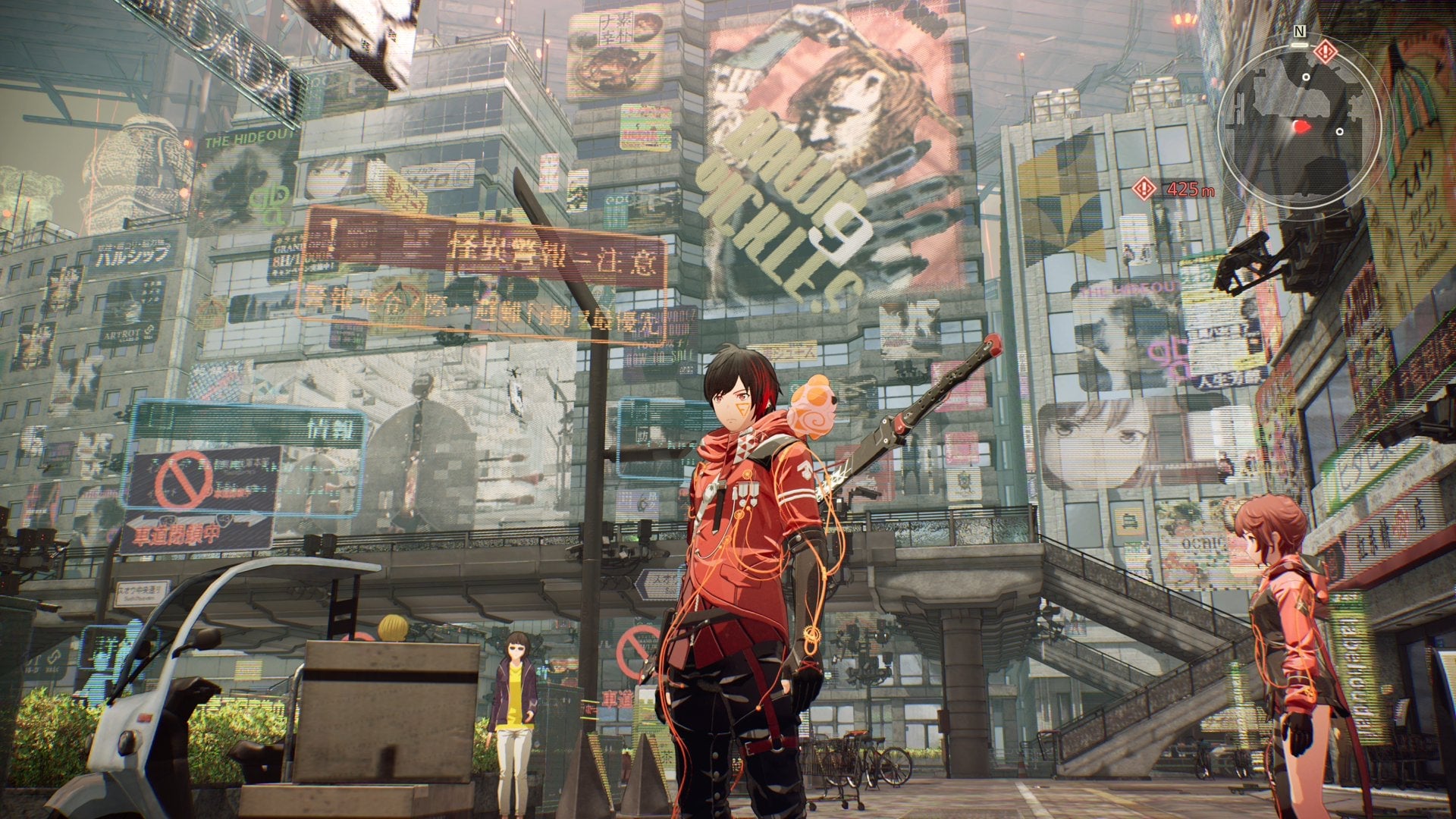Select the objective waypoint icon beside 425 m
The height and width of the screenshot is (819, 1456).
pos(1144,189)
